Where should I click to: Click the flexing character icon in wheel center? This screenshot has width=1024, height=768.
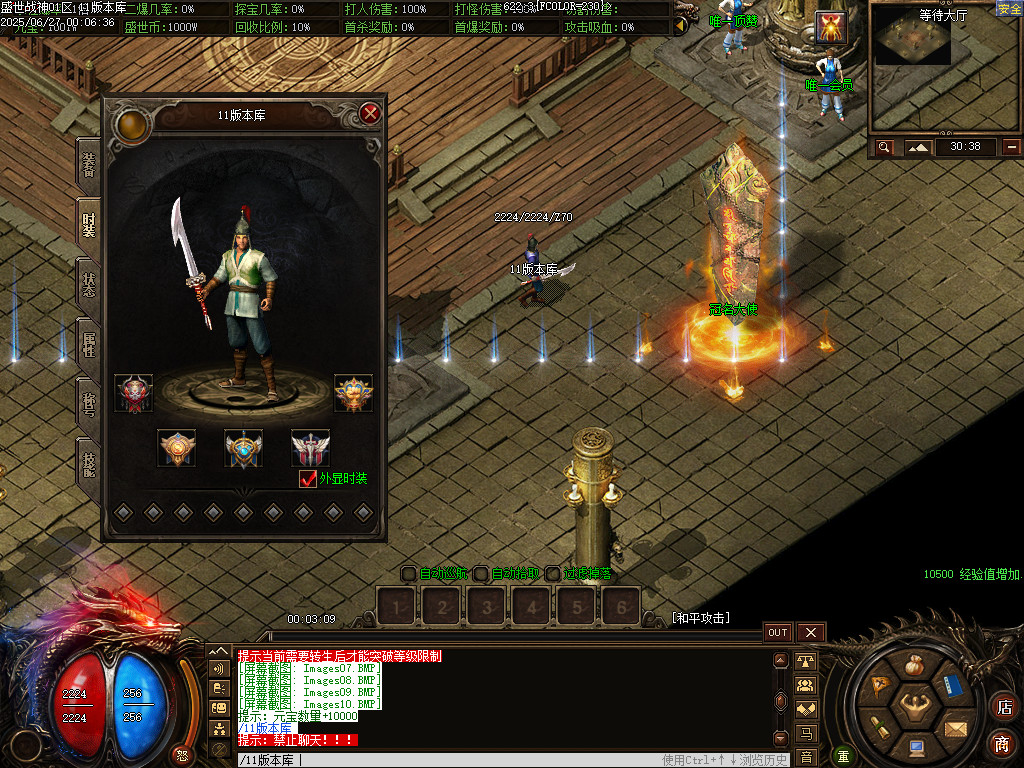pyautogui.click(x=914, y=707)
